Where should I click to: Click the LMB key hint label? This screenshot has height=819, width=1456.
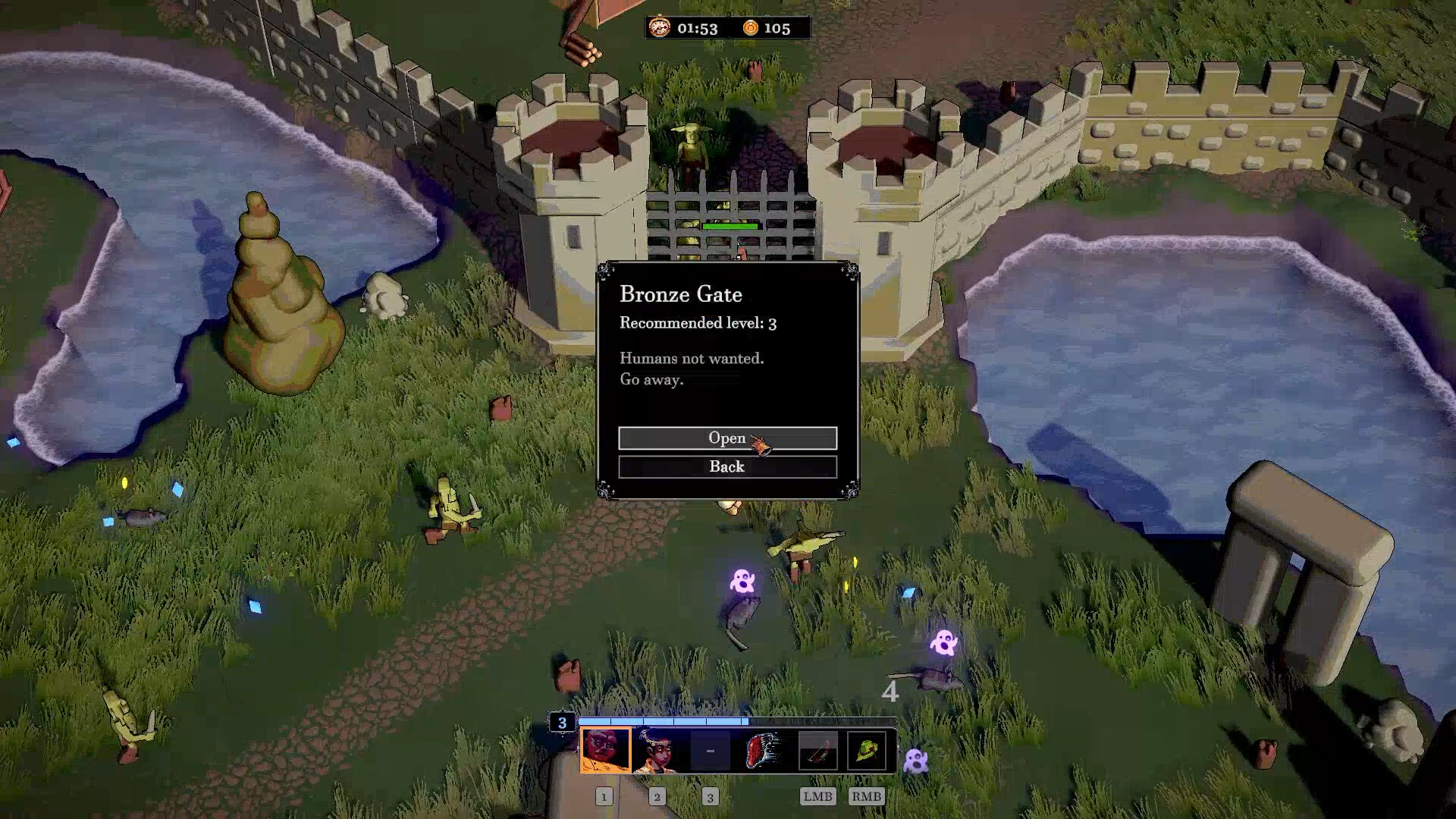tap(817, 797)
